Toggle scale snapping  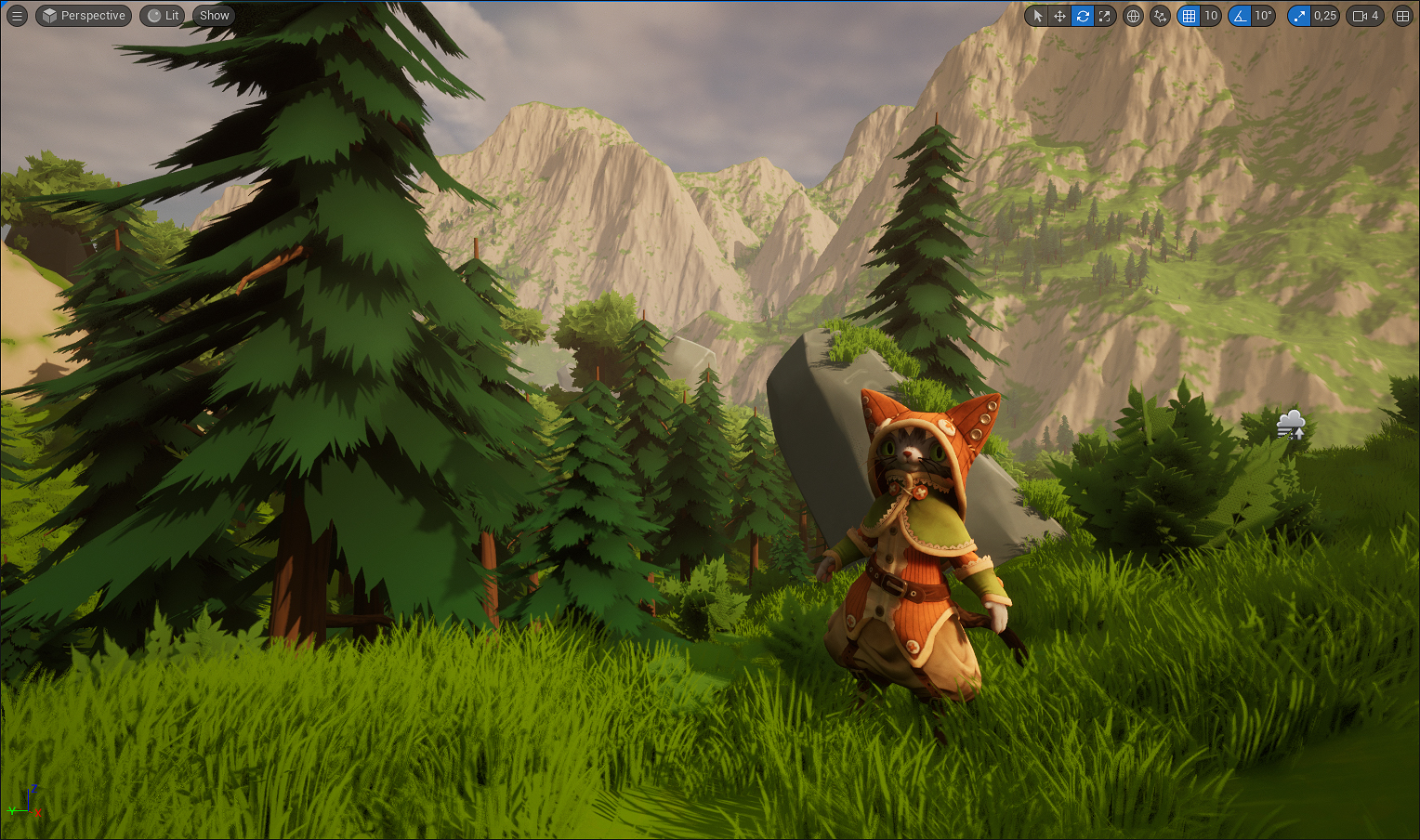(1300, 16)
